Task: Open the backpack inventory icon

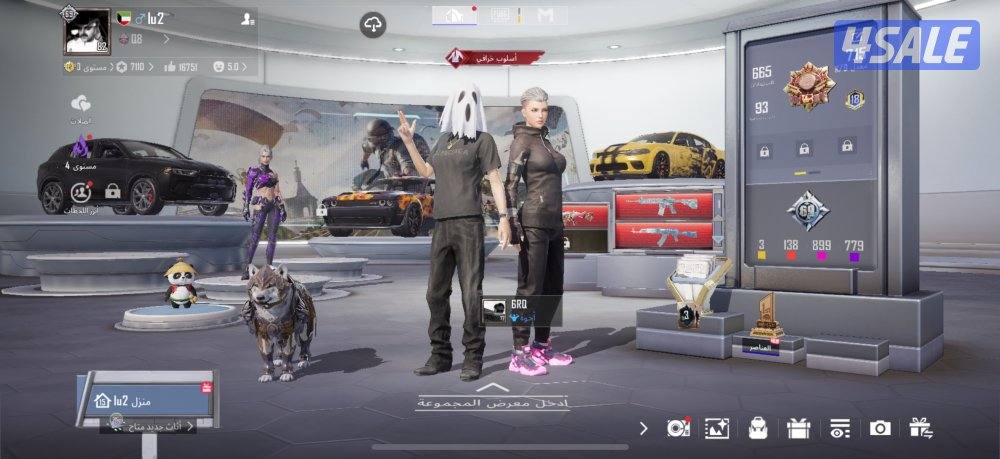Action: (x=758, y=428)
